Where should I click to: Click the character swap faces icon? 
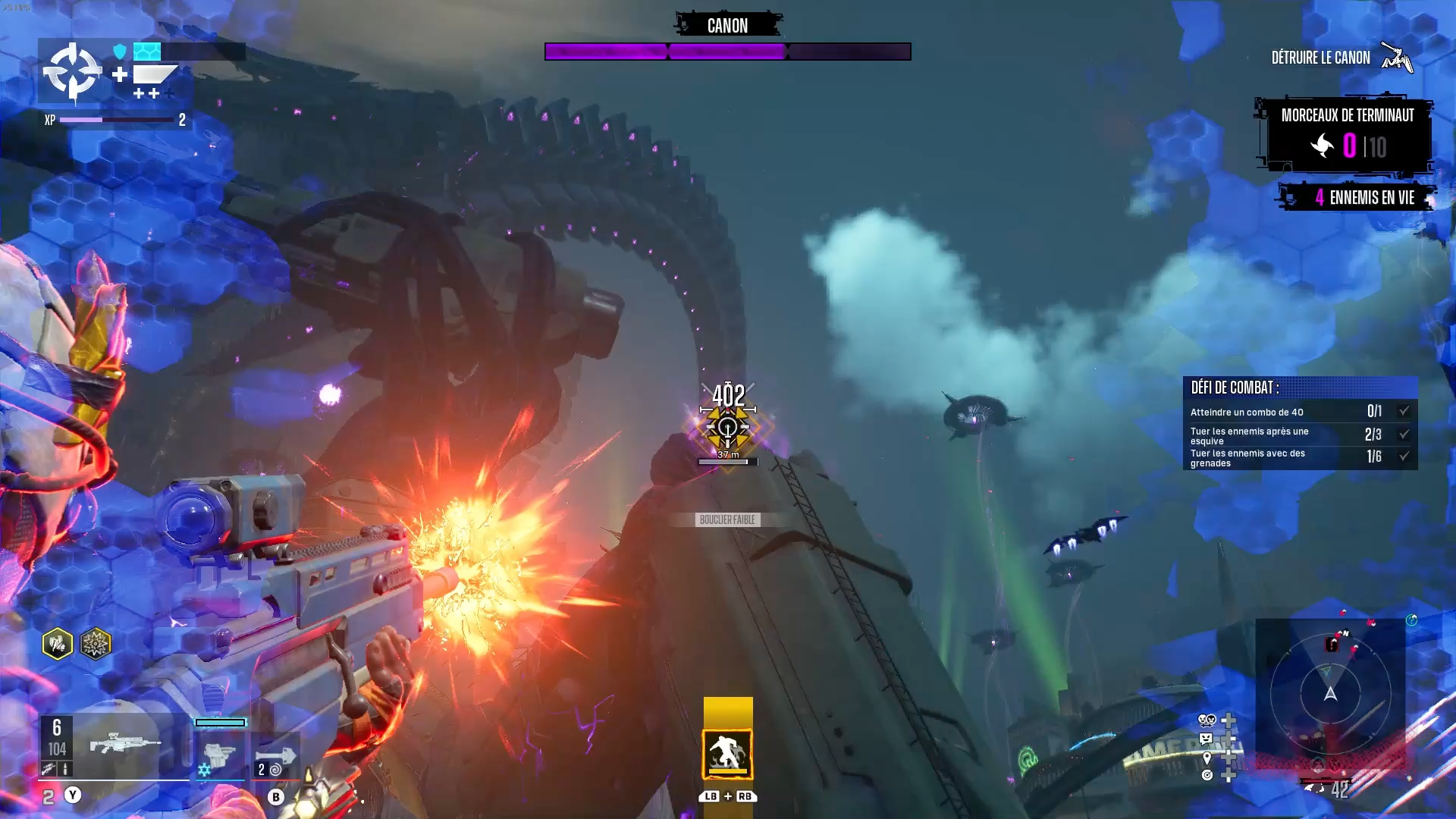[1207, 720]
